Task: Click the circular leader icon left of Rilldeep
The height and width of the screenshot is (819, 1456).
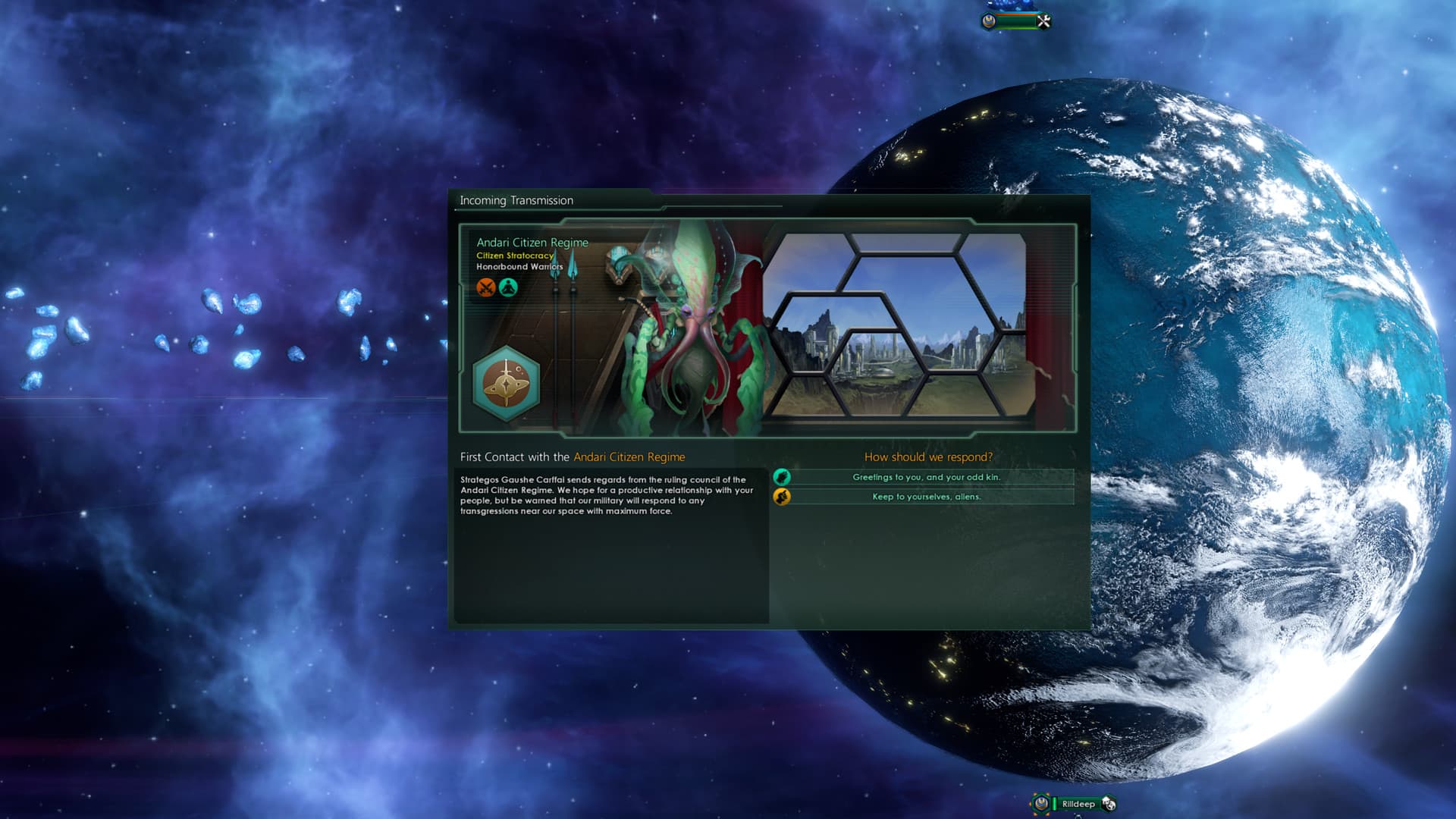Action: (1040, 803)
